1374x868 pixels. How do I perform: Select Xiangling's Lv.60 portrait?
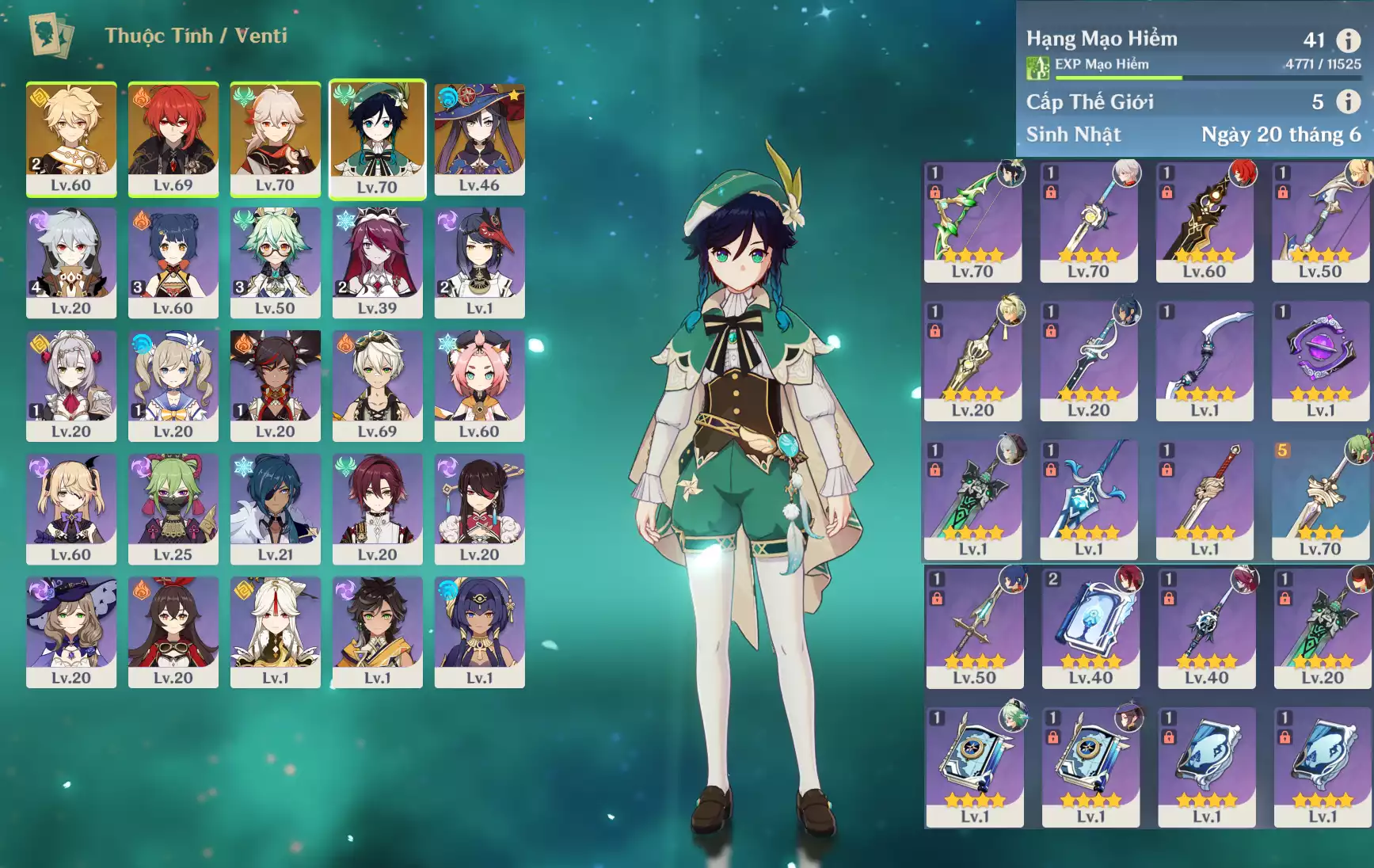point(173,262)
